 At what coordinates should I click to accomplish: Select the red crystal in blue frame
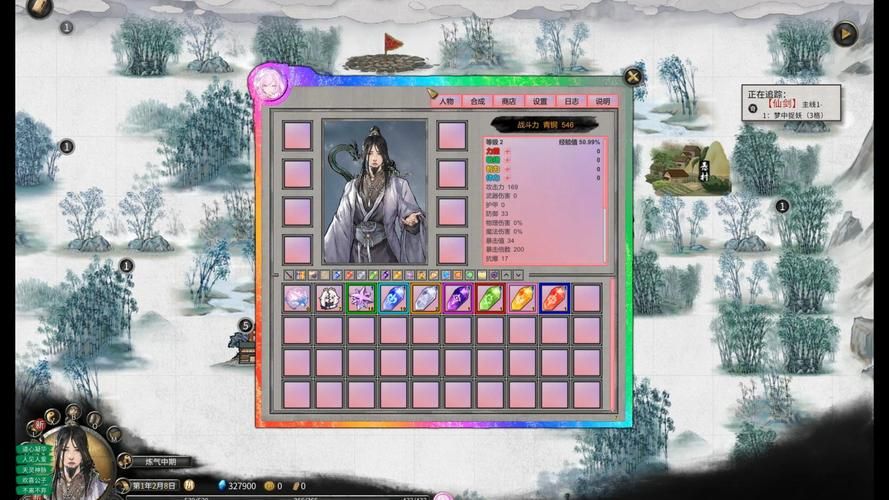pyautogui.click(x=555, y=298)
